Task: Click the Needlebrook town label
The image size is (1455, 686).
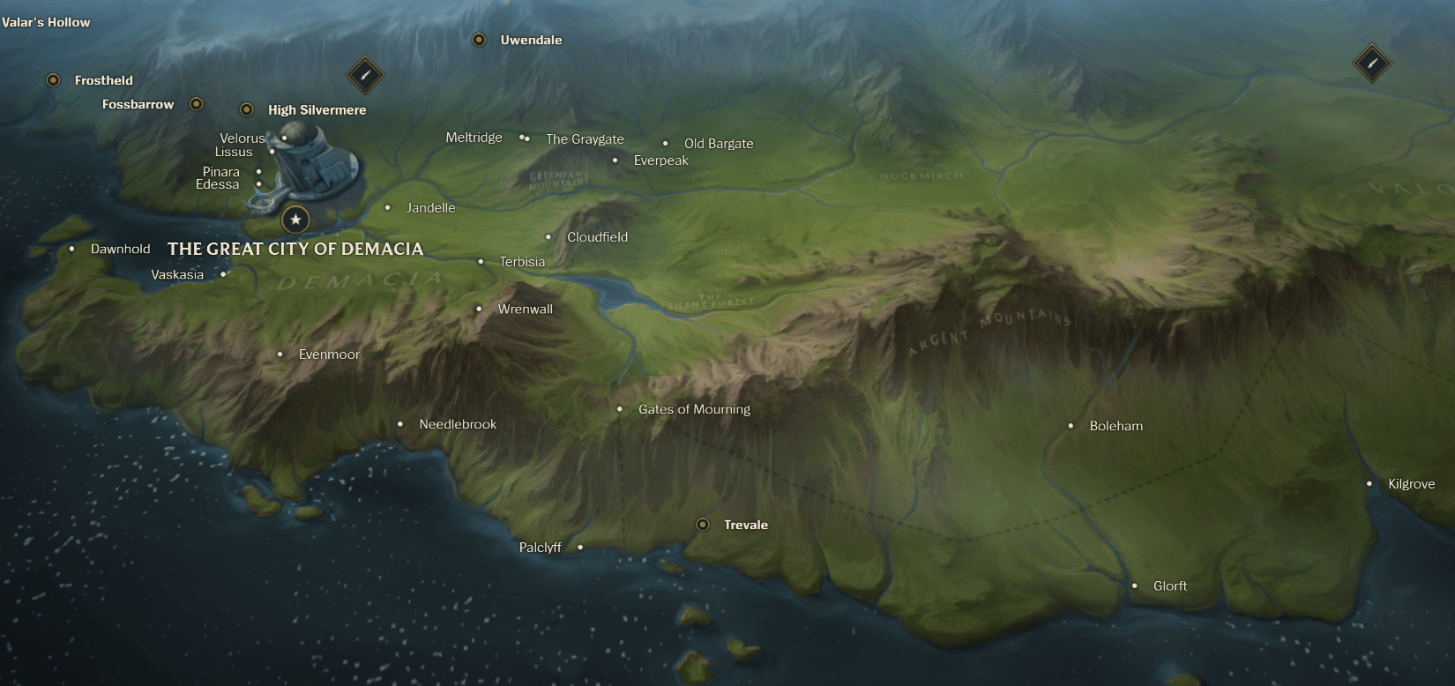Action: pyautogui.click(x=457, y=424)
